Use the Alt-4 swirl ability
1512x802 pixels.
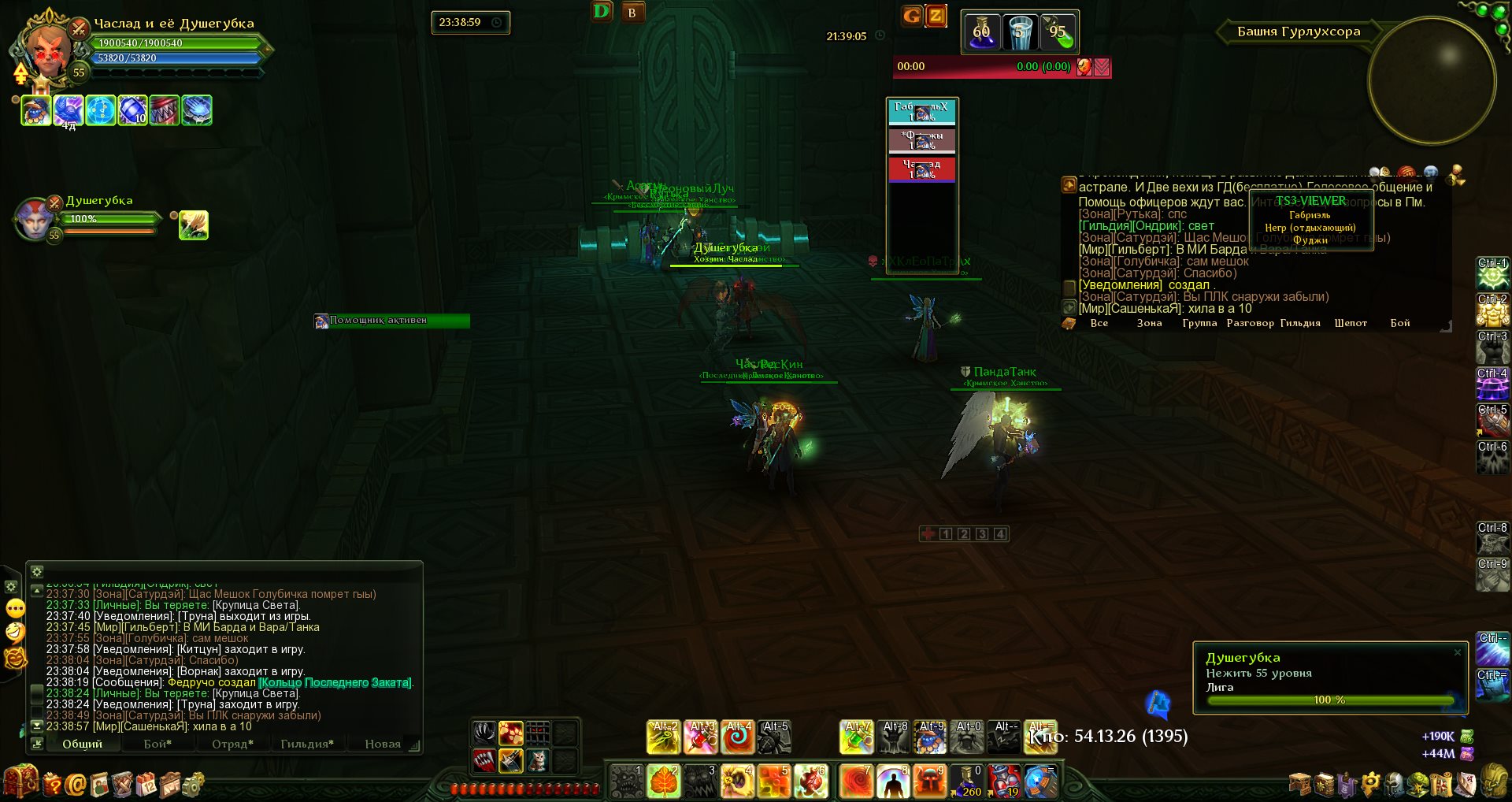click(738, 737)
